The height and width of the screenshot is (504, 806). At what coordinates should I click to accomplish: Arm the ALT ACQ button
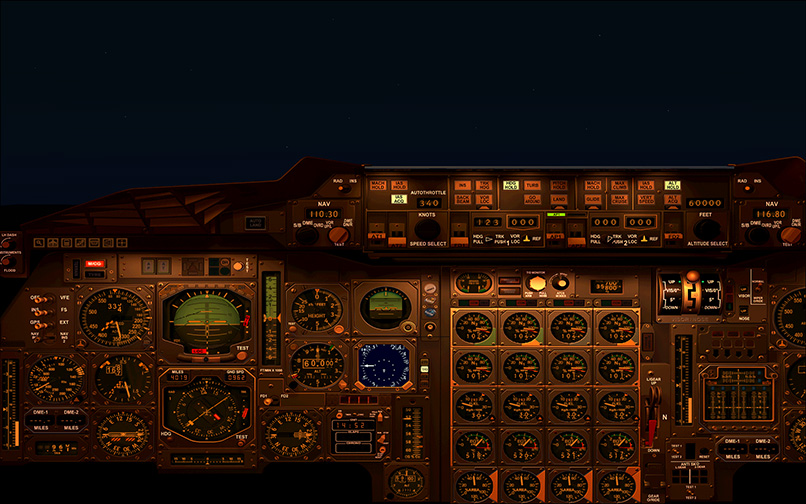(673, 199)
